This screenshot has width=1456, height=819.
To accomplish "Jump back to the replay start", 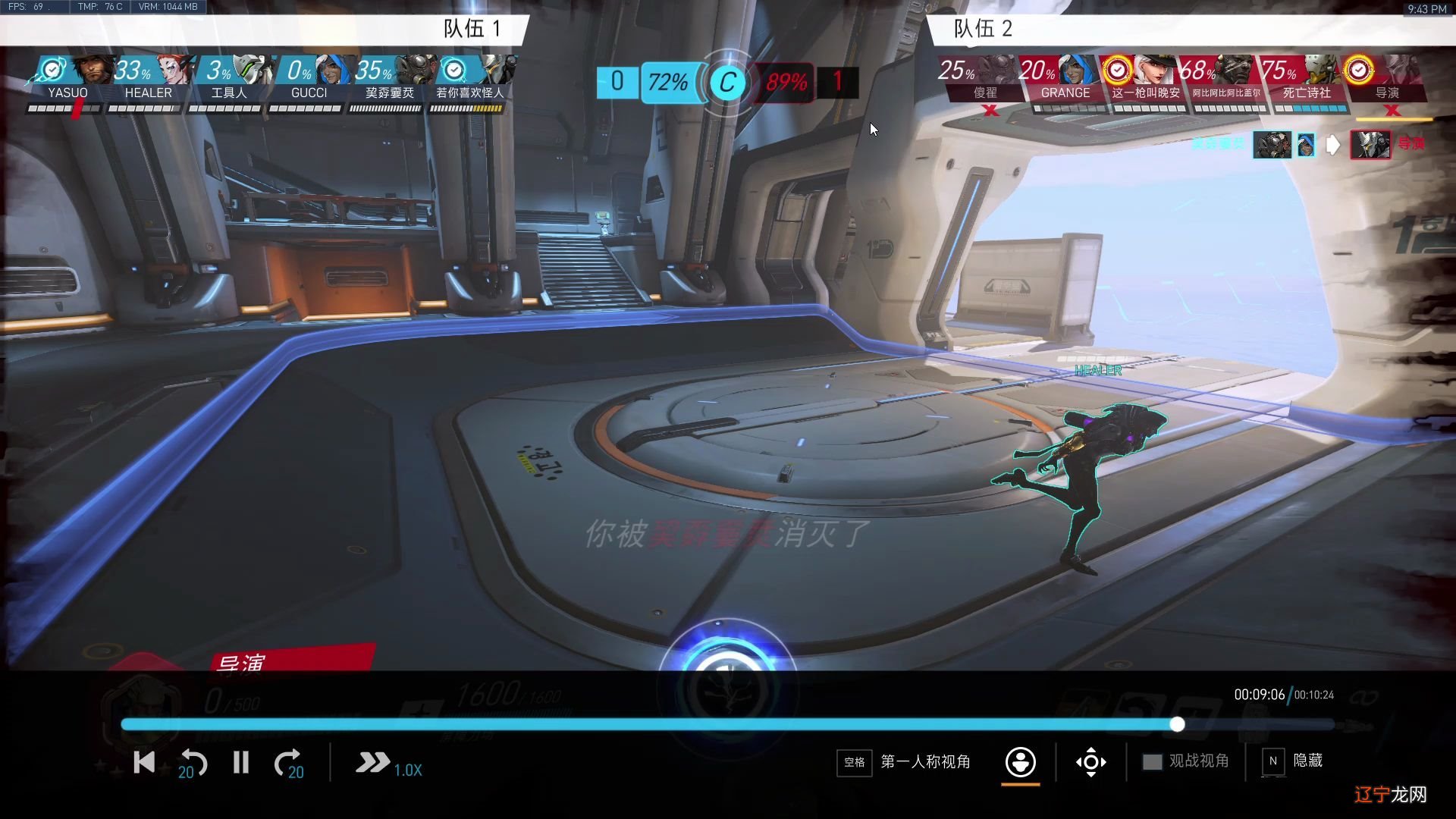I will point(143,762).
